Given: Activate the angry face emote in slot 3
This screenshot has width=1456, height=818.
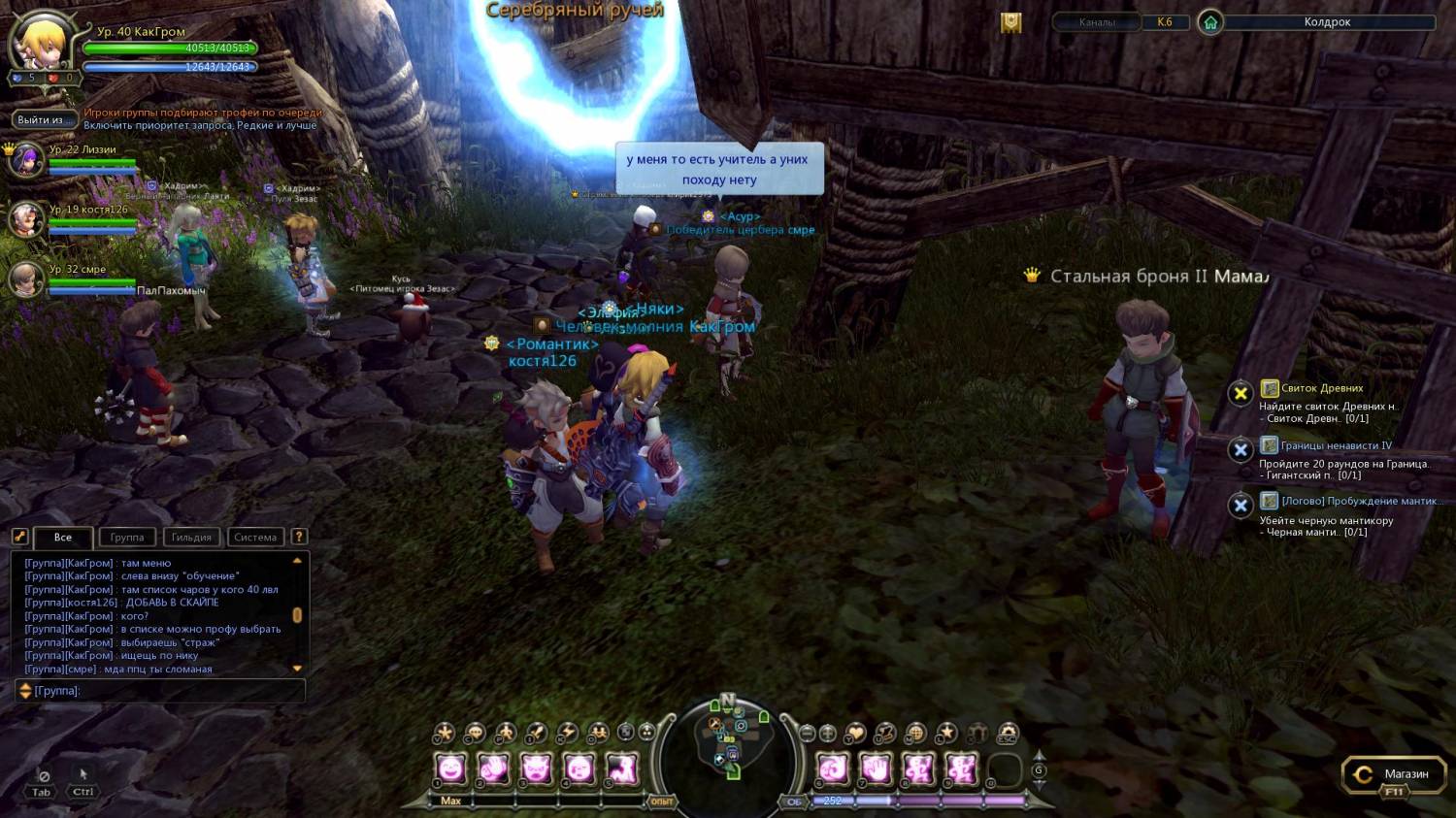Looking at the screenshot, I should pyautogui.click(x=536, y=769).
